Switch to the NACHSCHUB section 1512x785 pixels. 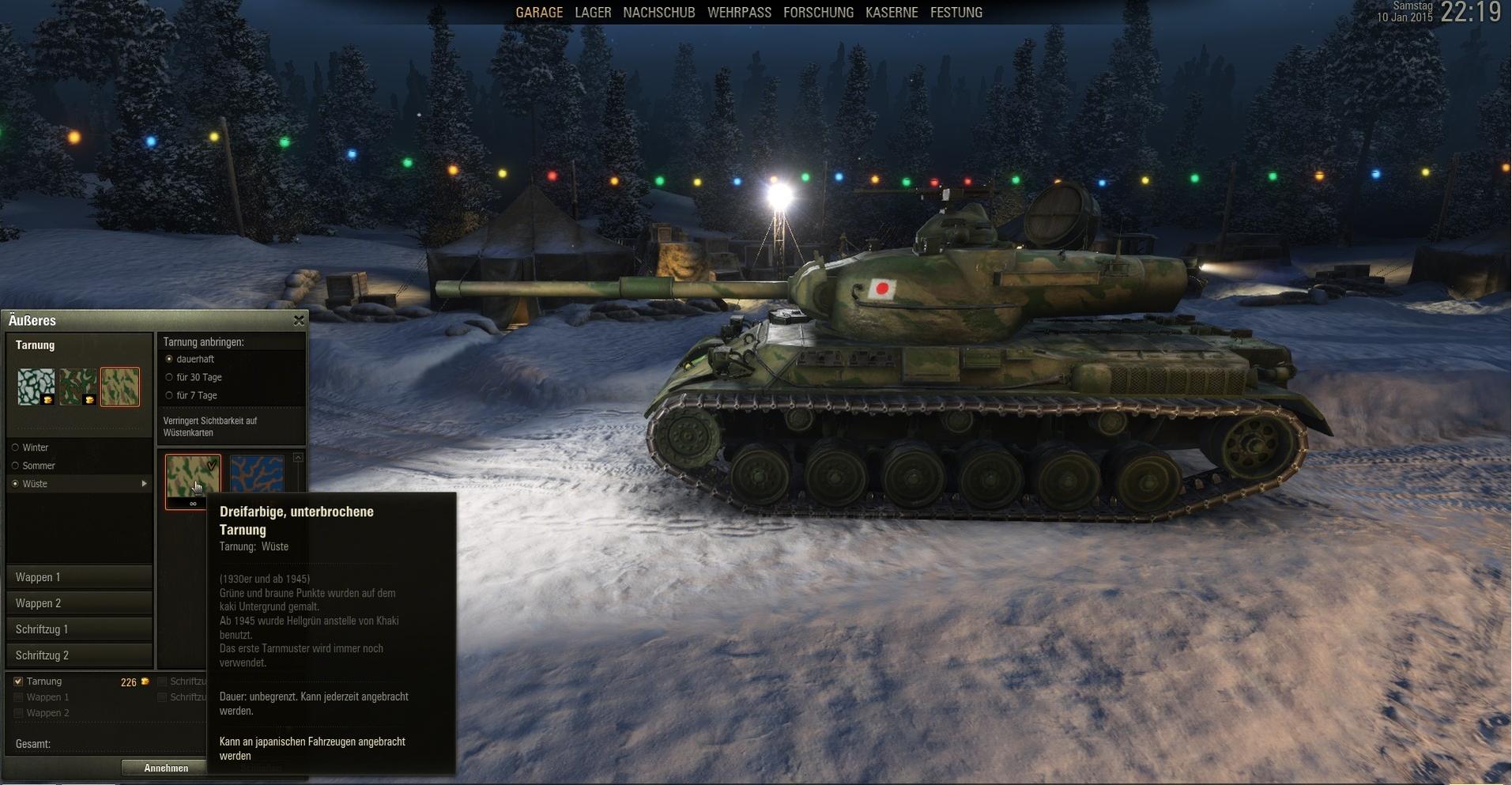click(x=658, y=13)
